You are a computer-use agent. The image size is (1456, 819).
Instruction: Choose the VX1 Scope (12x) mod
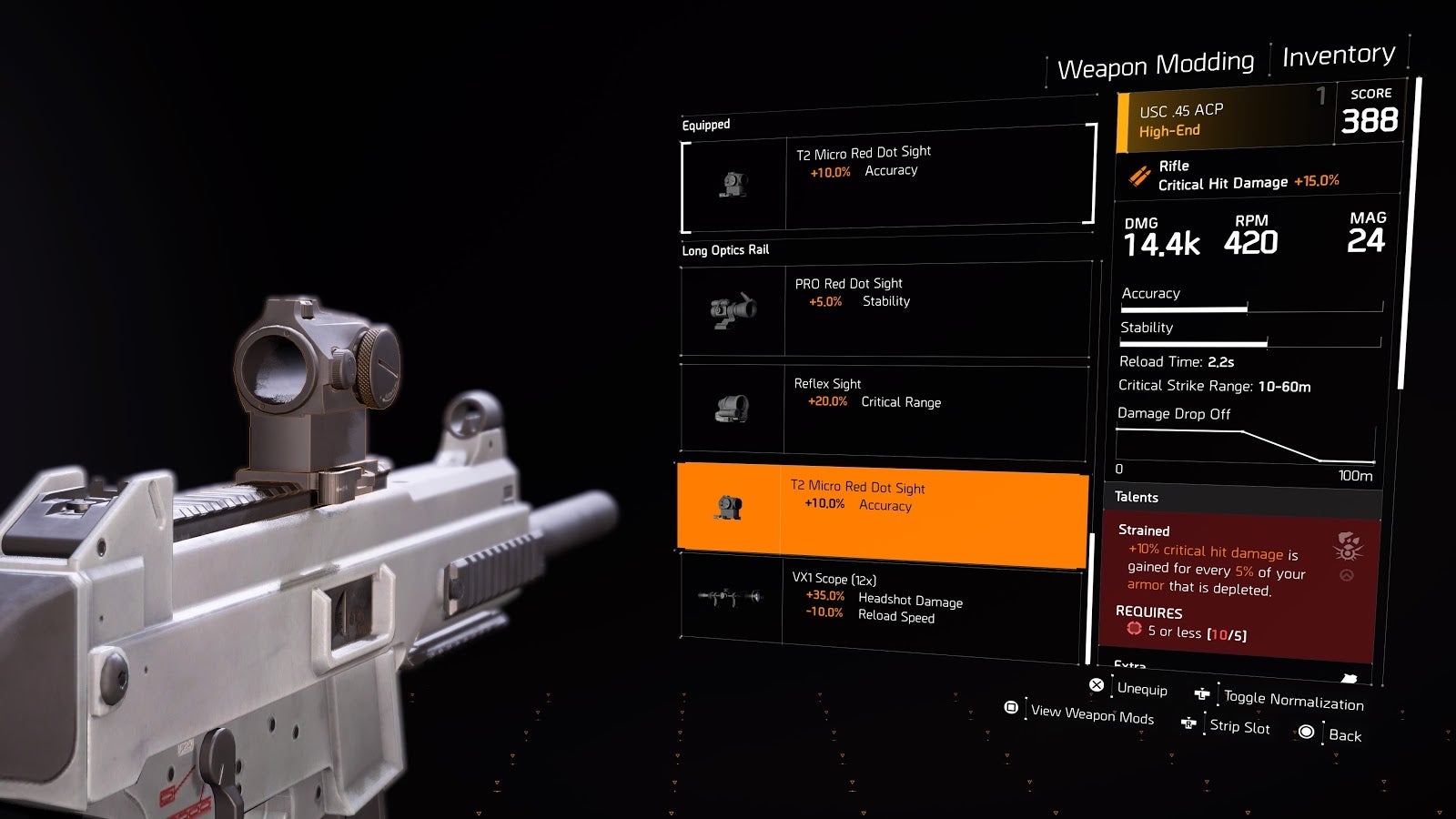pos(881,603)
